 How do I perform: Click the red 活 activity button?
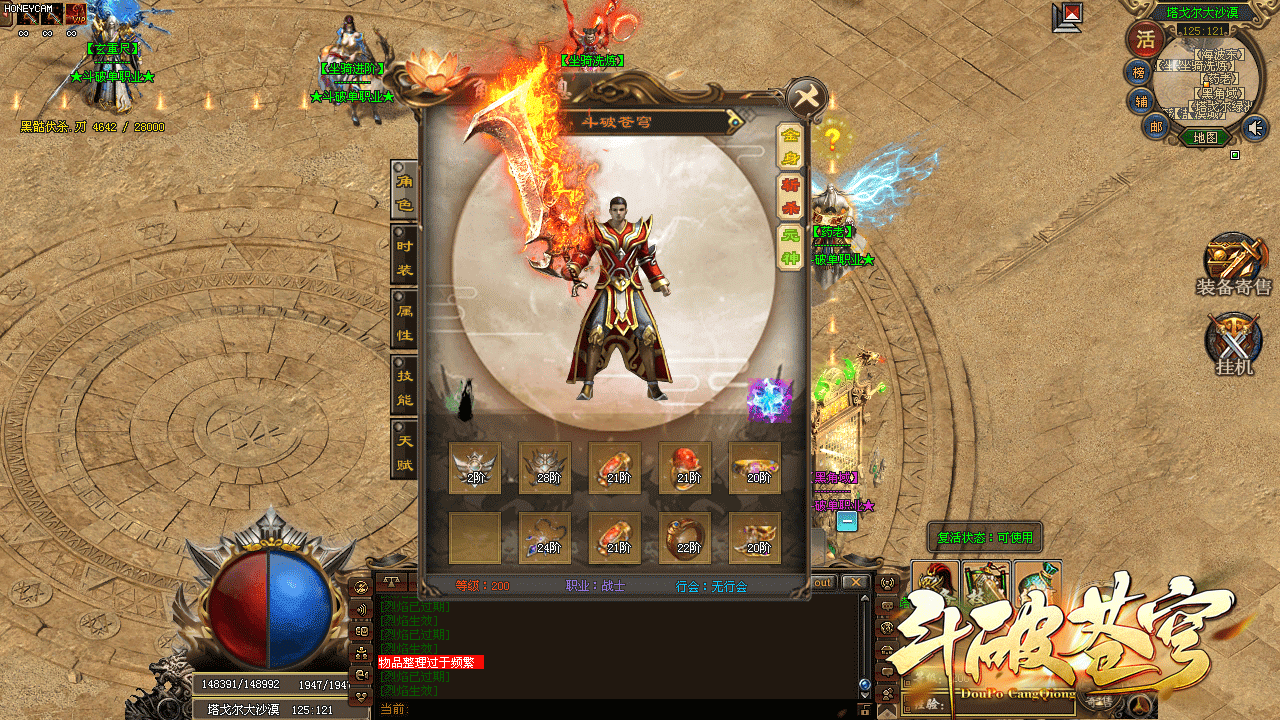[1143, 39]
